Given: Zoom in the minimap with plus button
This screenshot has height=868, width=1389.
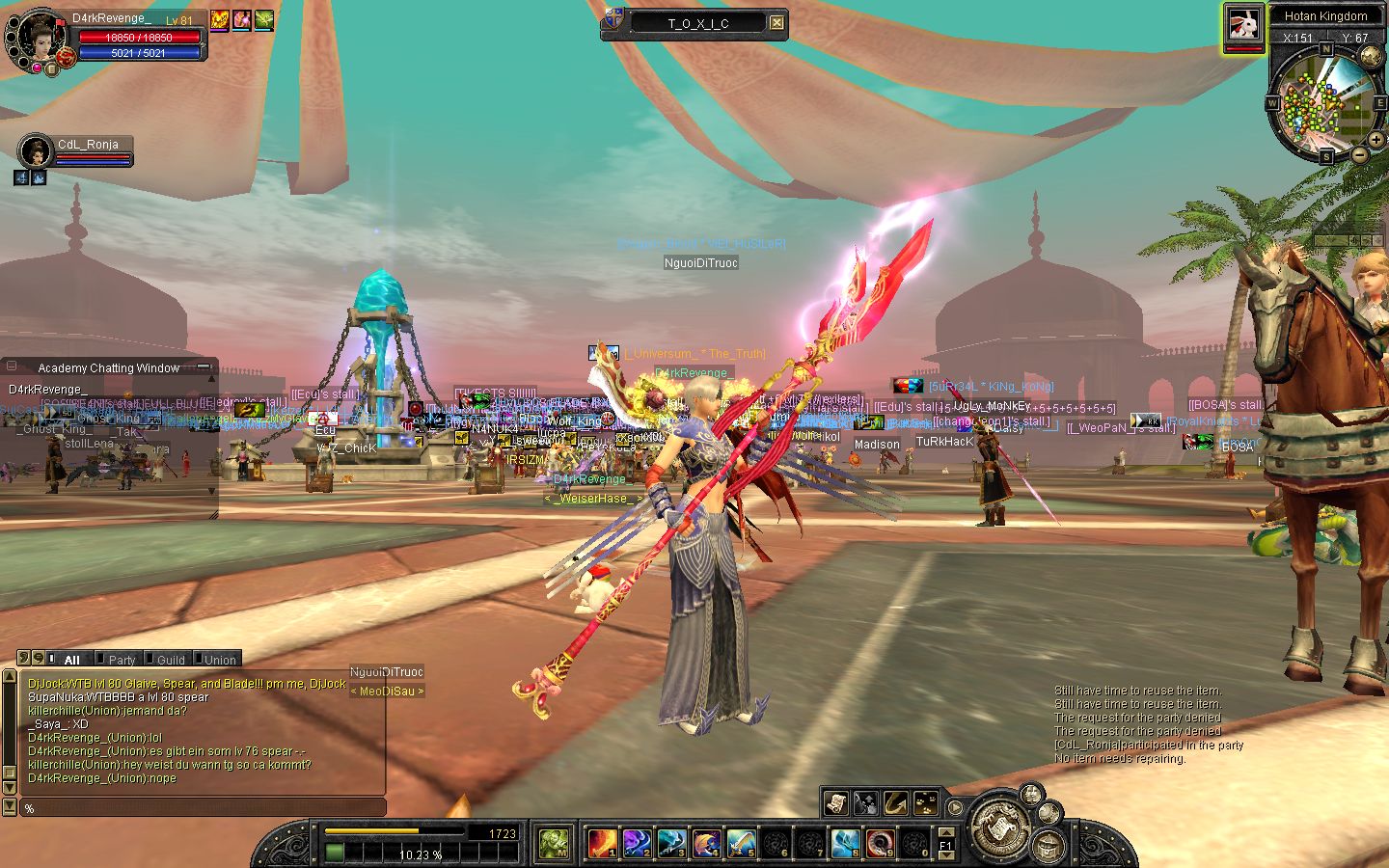Looking at the screenshot, I should [1375, 141].
